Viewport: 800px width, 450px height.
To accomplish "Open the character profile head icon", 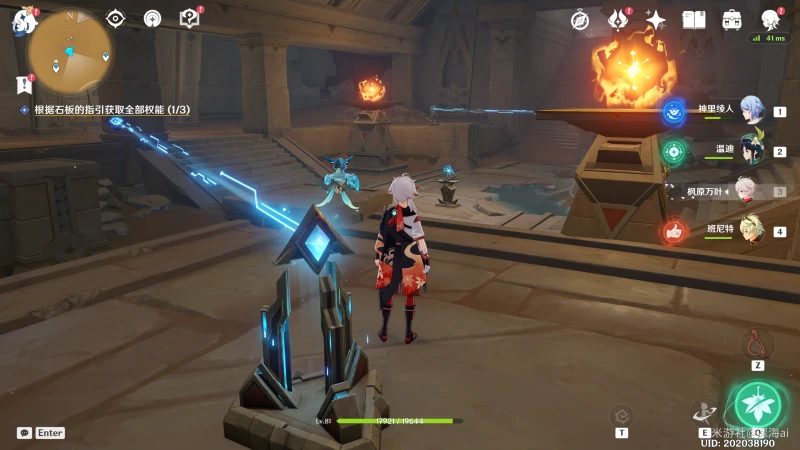I will pos(770,20).
